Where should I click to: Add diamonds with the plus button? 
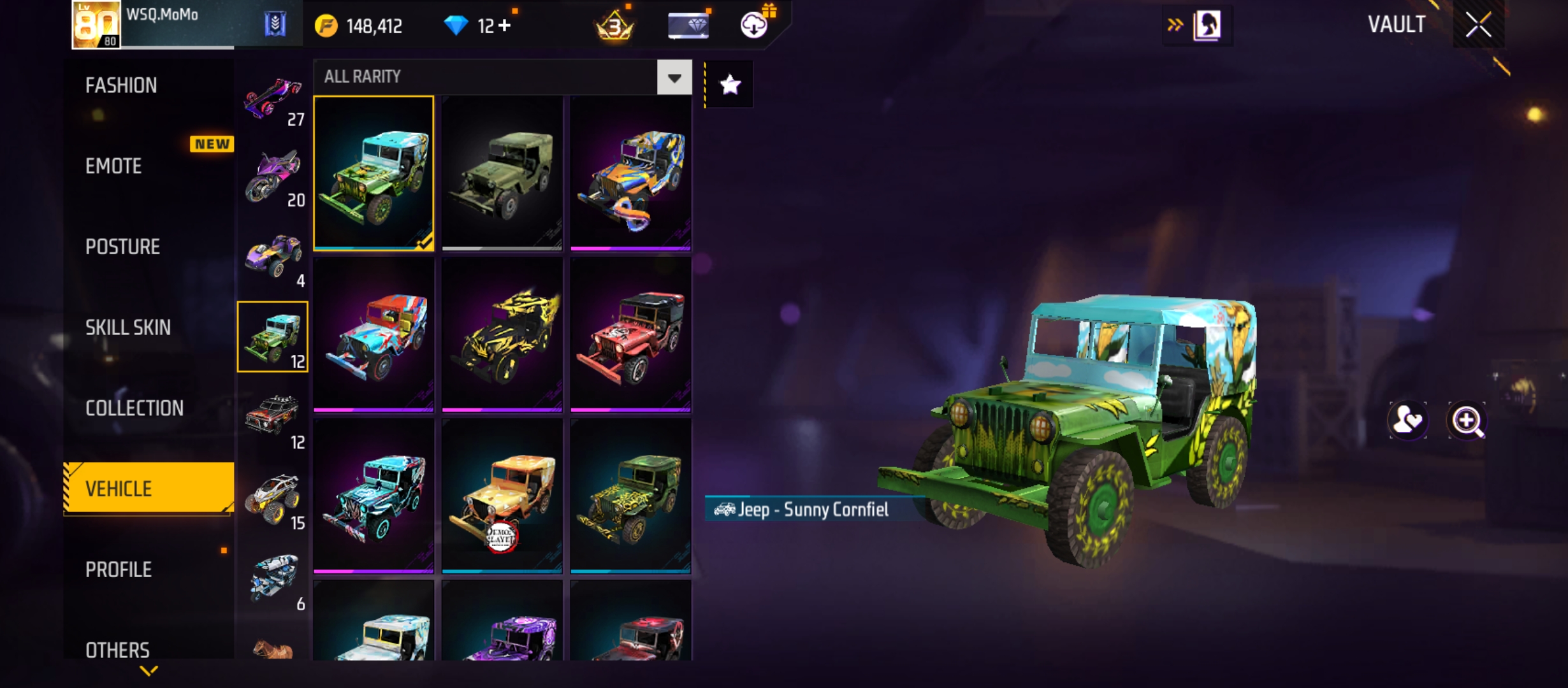505,25
